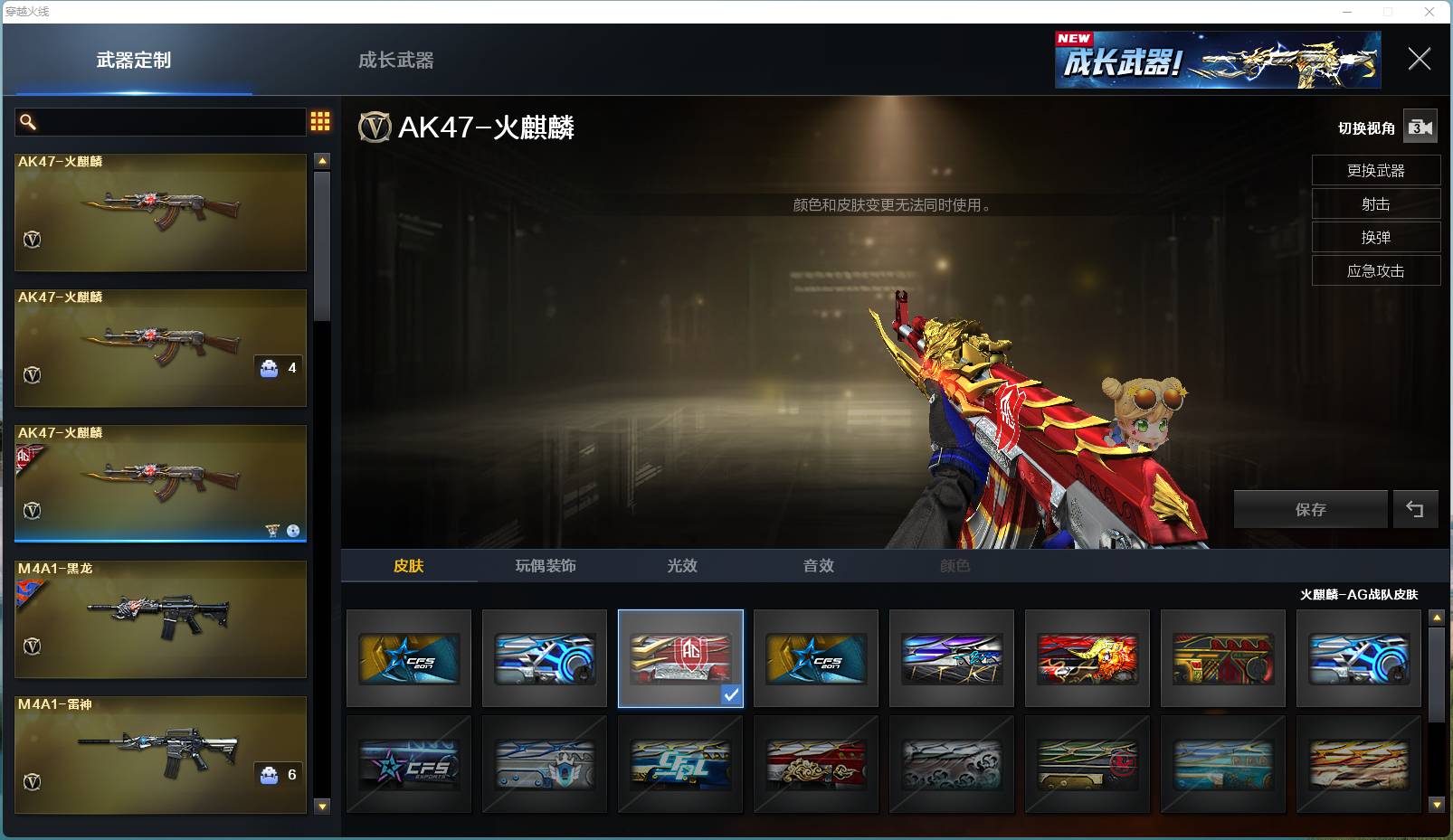1453x840 pixels.
Task: Click the scroll-up arrow on weapon list
Action: [x=322, y=160]
